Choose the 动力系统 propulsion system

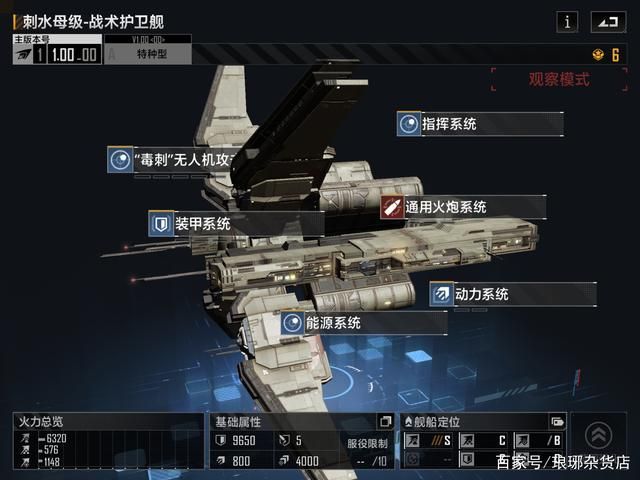point(481,294)
